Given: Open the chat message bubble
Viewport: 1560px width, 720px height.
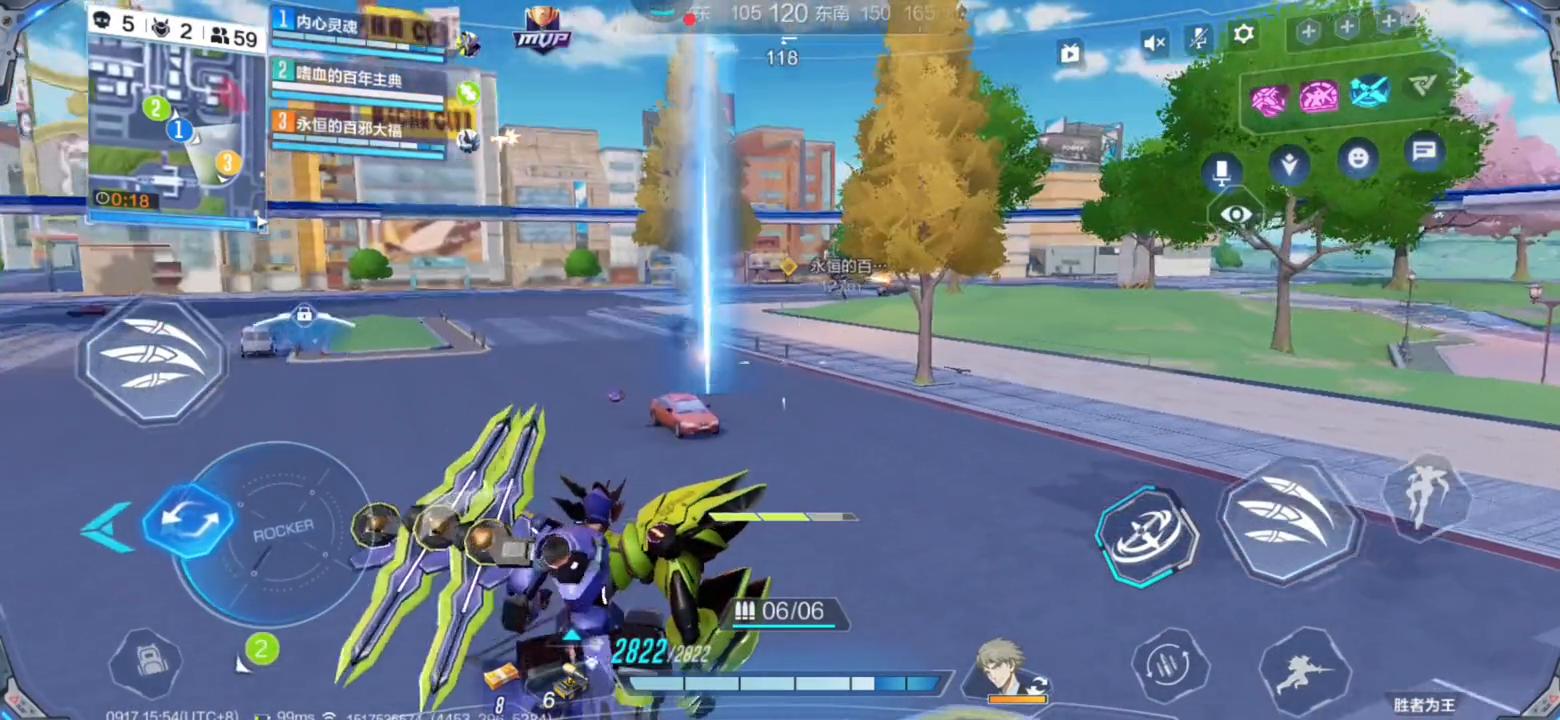Looking at the screenshot, I should pos(1424,153).
